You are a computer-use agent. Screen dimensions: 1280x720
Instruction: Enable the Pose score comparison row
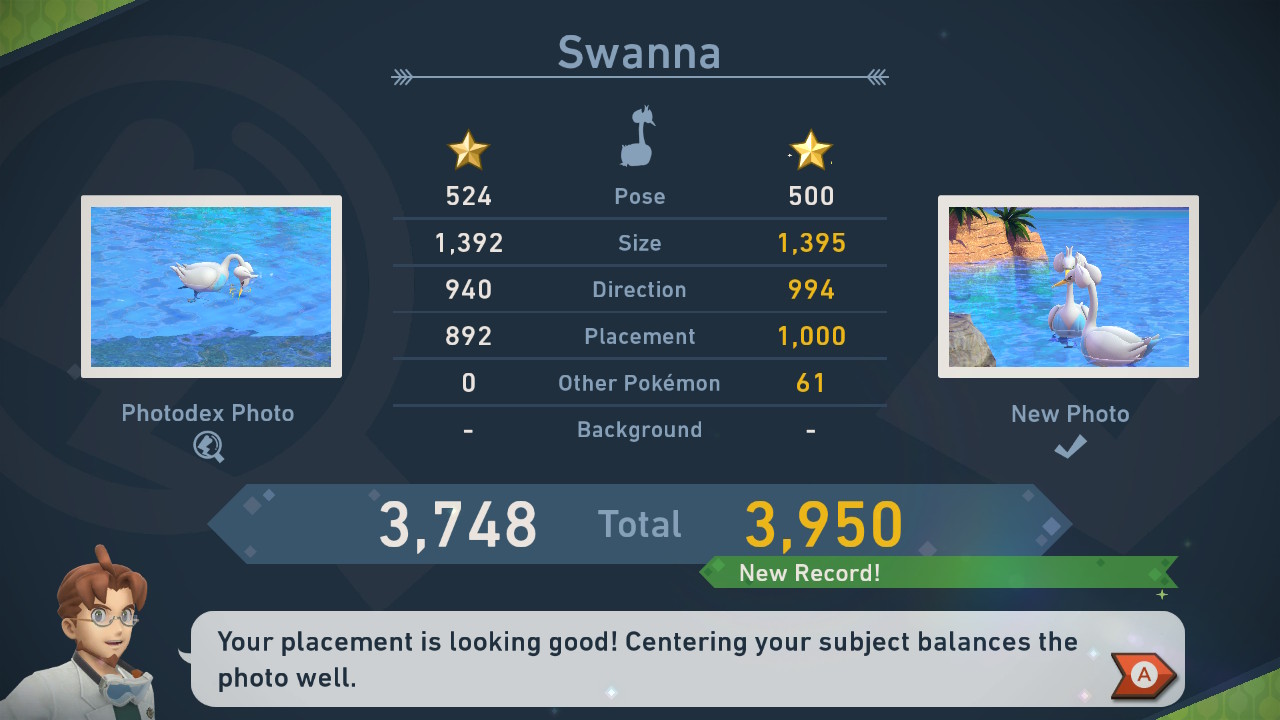639,196
